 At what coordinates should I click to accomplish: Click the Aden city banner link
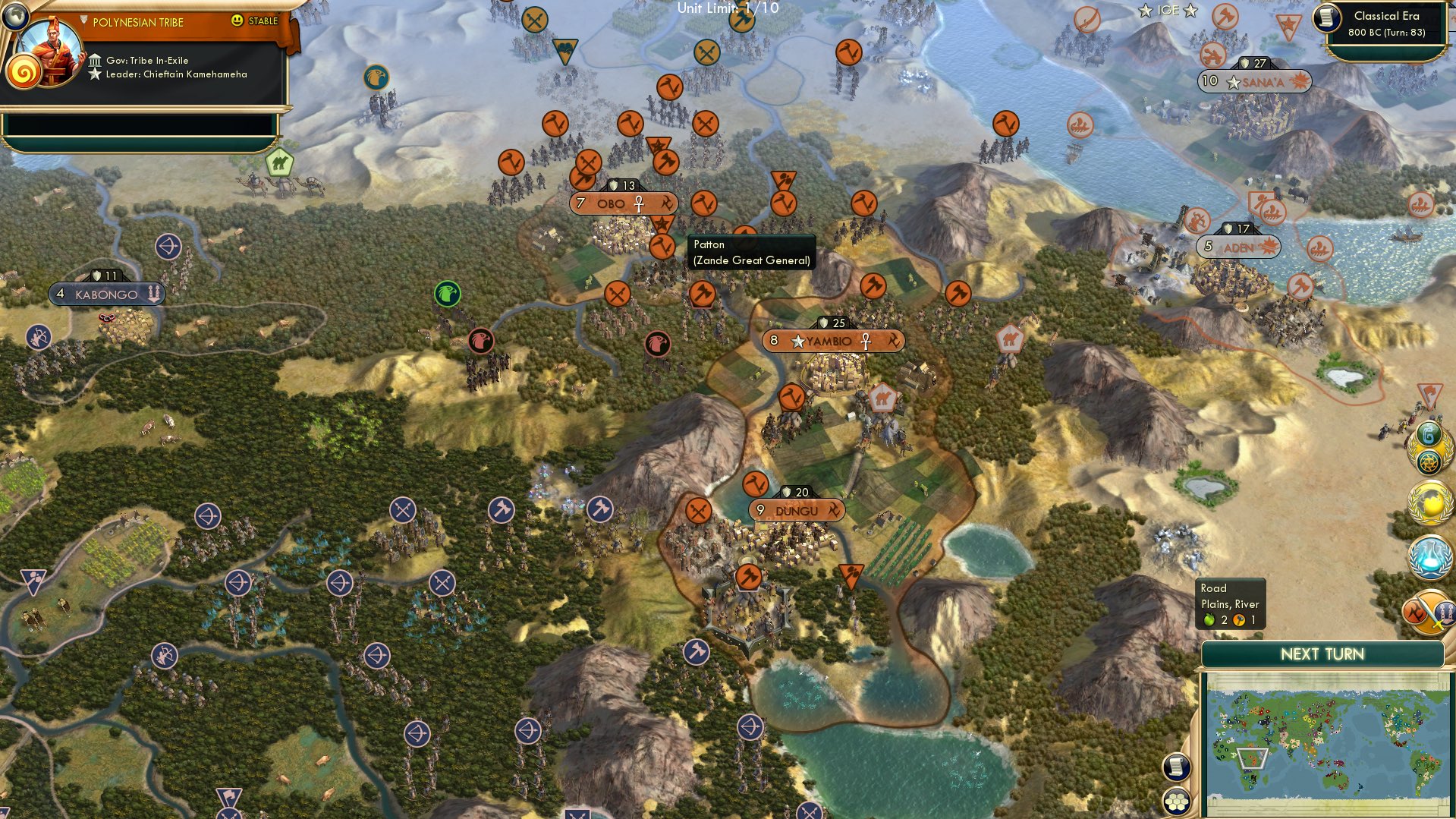click(x=1240, y=247)
